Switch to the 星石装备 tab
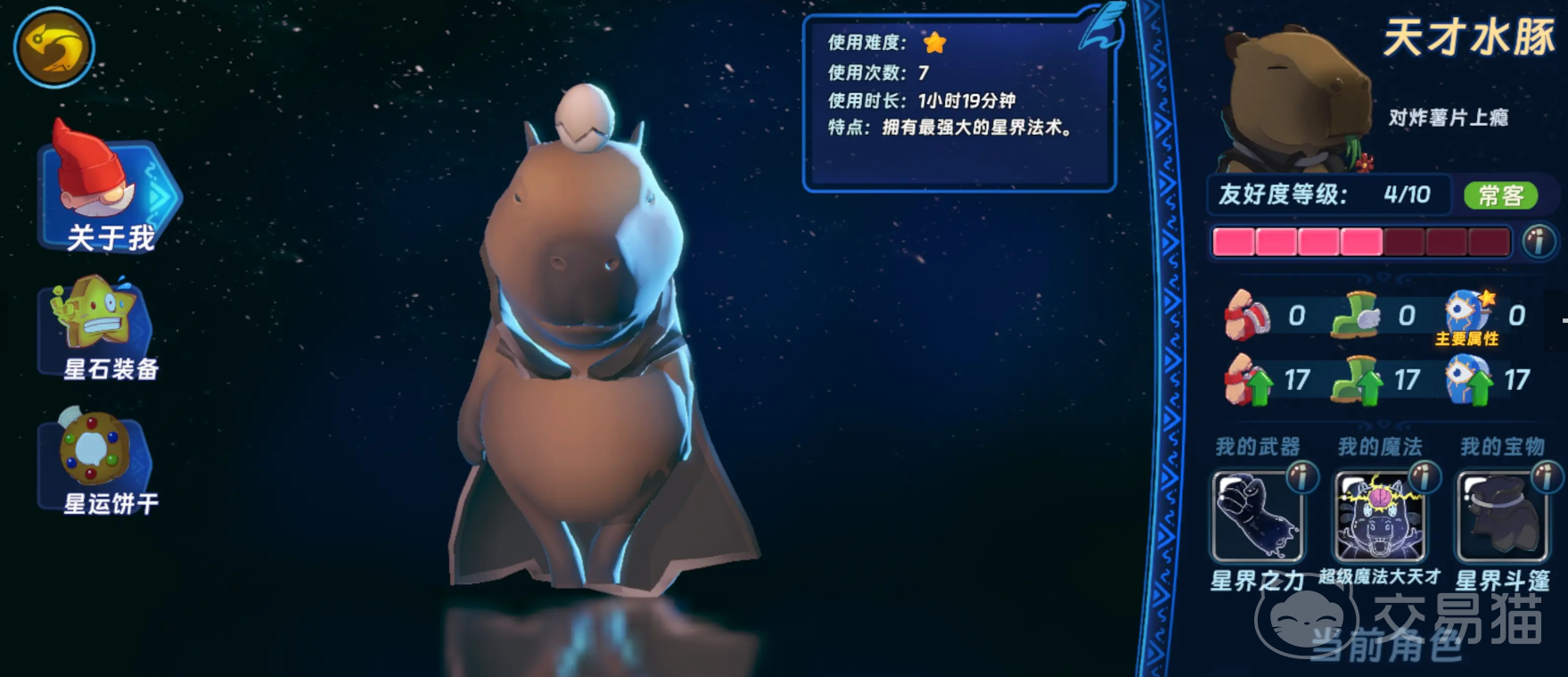 click(x=100, y=328)
